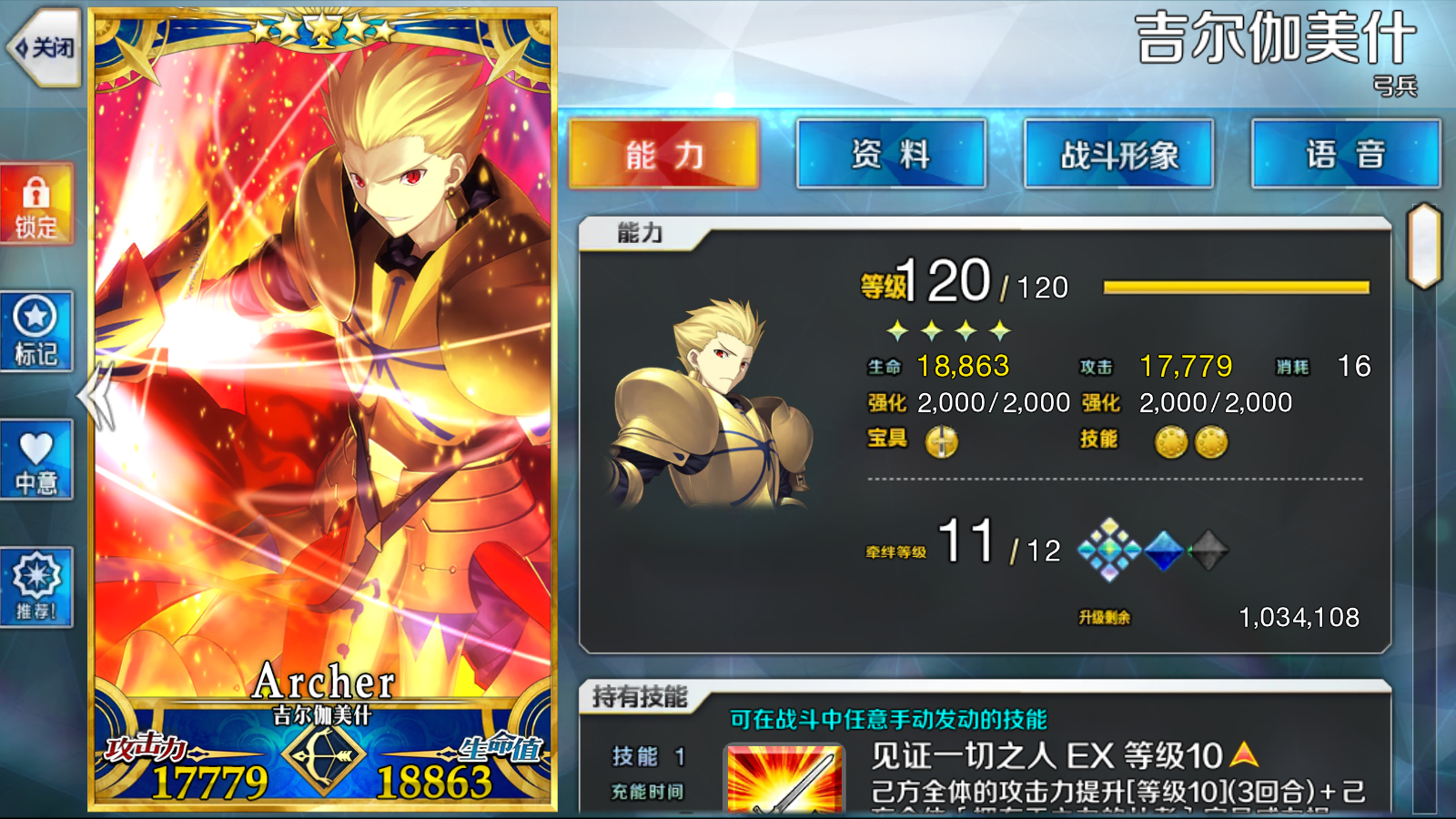Switch to the 资料 profile tab
This screenshot has height=819, width=1456.
(891, 153)
